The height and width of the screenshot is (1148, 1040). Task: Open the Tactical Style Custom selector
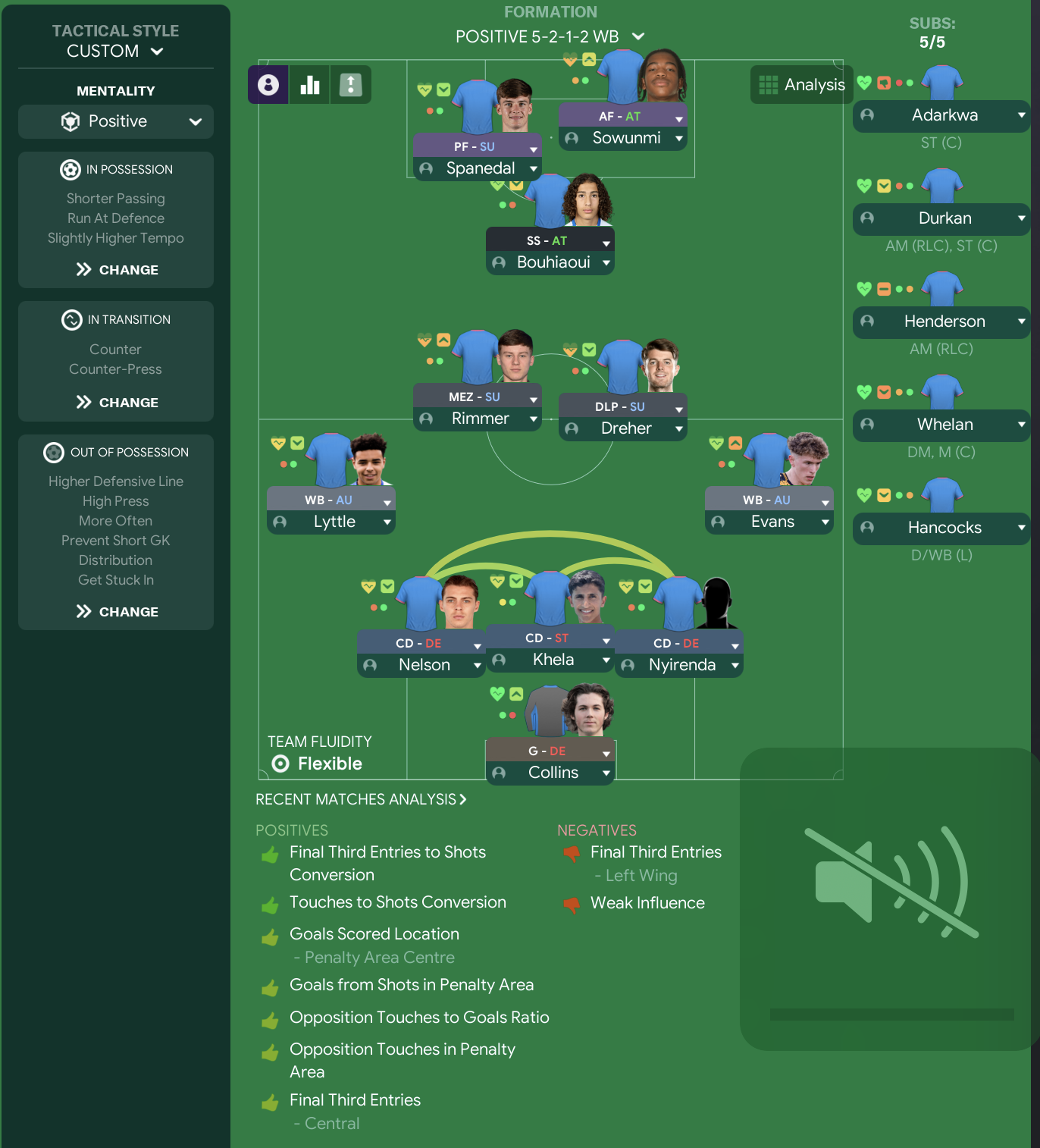pyautogui.click(x=115, y=51)
